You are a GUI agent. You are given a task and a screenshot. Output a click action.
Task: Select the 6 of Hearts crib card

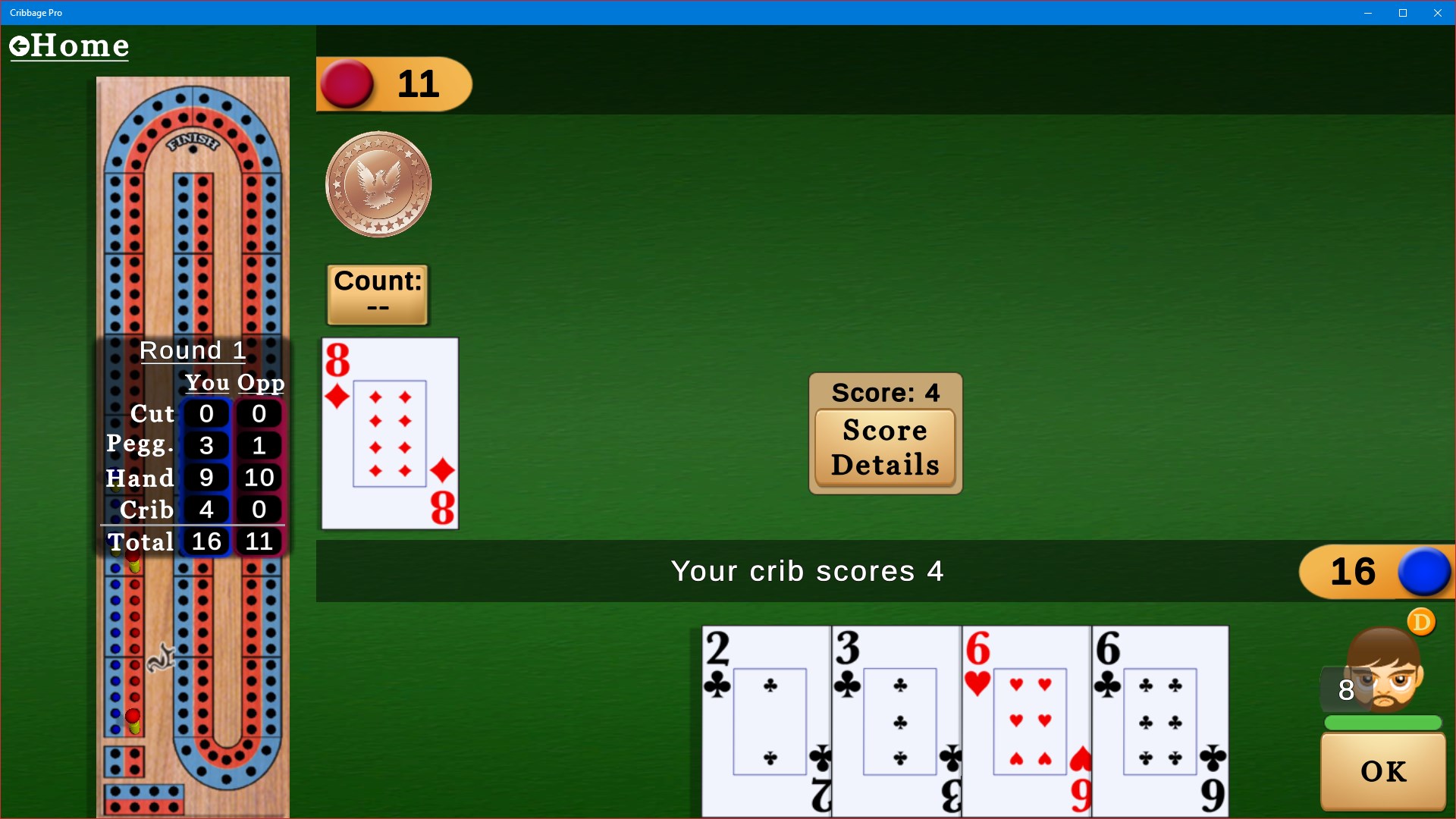tap(1028, 720)
